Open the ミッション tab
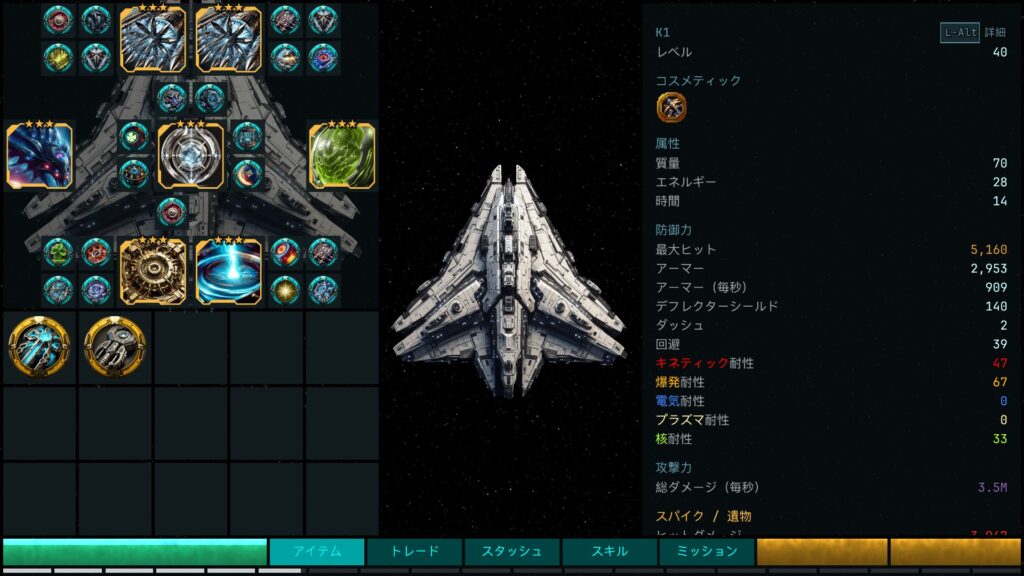1024x576 pixels. [x=706, y=551]
